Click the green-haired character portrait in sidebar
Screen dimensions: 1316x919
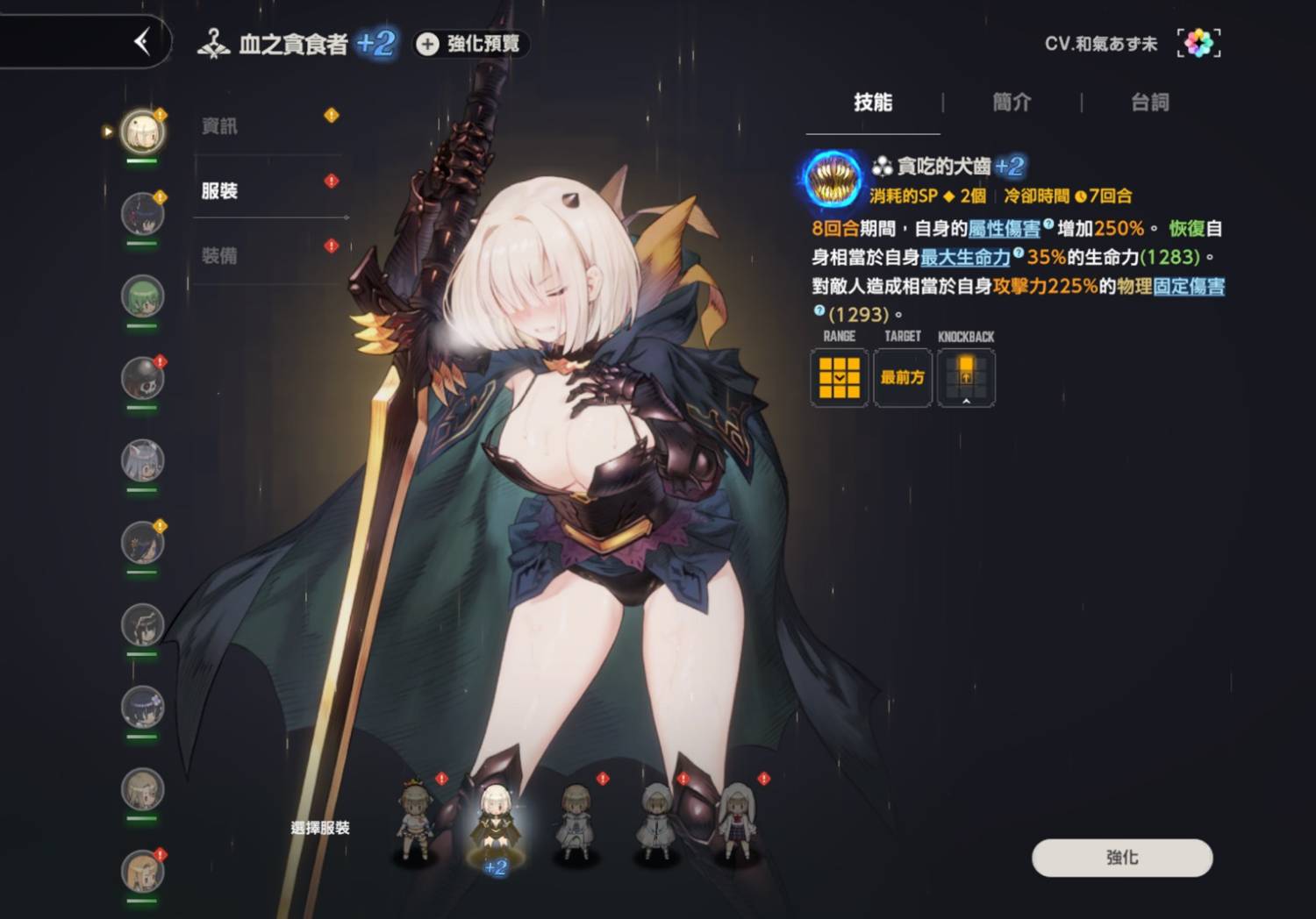point(140,296)
